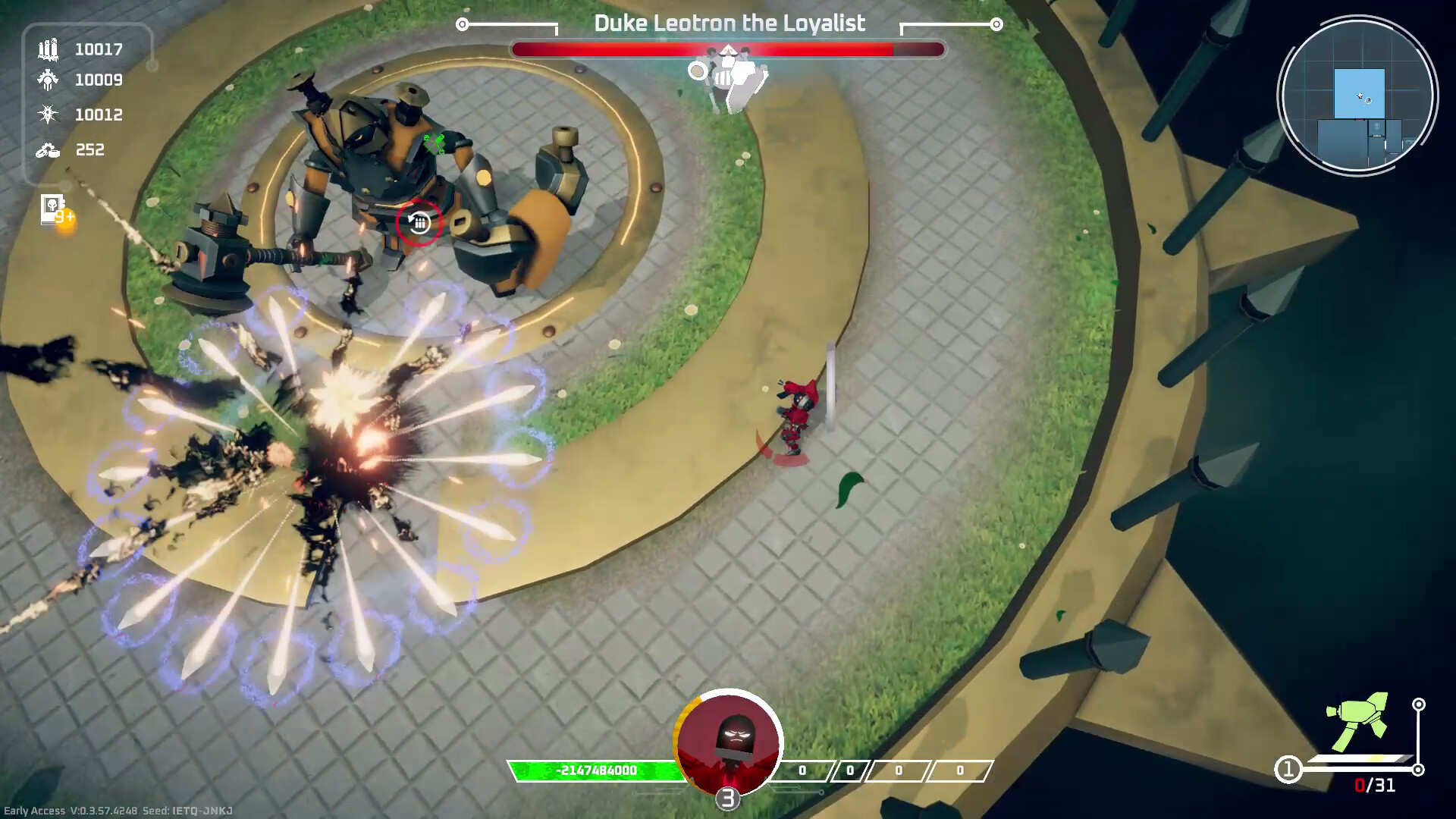Image resolution: width=1456 pixels, height=819 pixels.
Task: Open the codex book notification icon
Action: (x=53, y=210)
